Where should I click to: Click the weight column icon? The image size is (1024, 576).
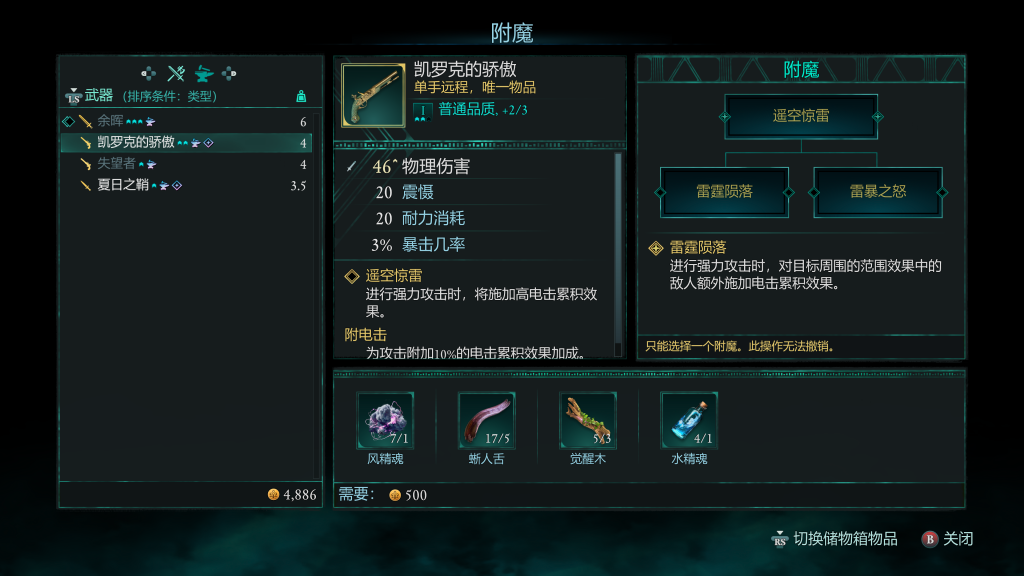[x=301, y=96]
